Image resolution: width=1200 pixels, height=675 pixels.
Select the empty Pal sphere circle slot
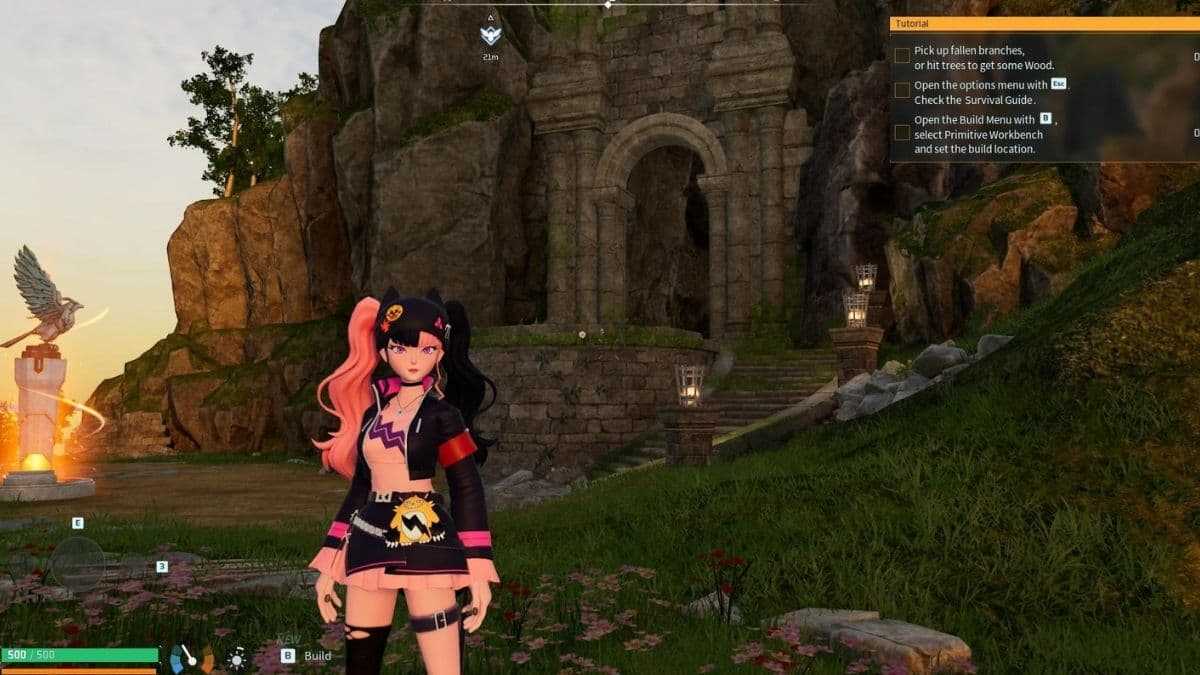[78, 563]
